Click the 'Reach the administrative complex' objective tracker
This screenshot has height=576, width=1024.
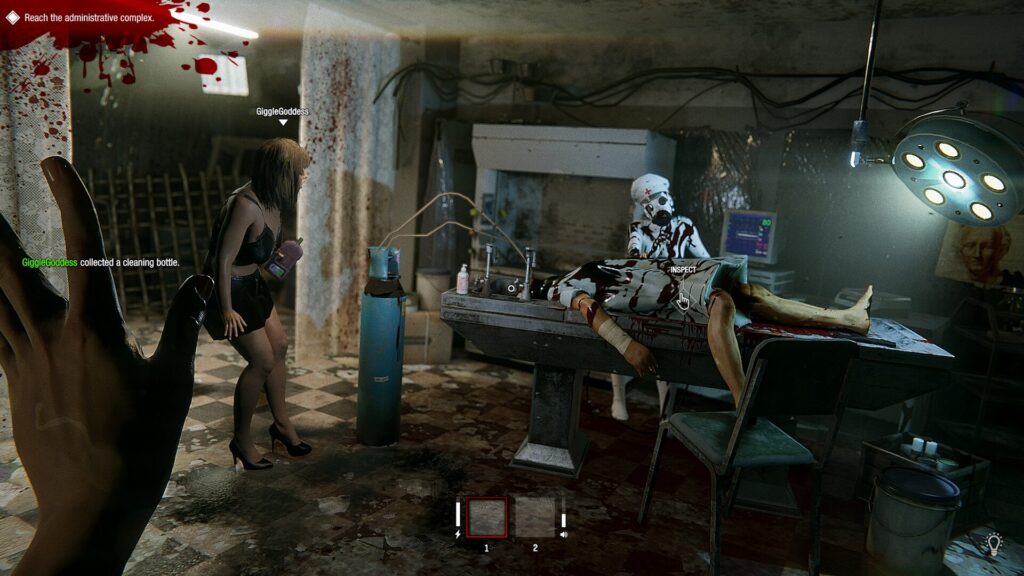pos(88,17)
